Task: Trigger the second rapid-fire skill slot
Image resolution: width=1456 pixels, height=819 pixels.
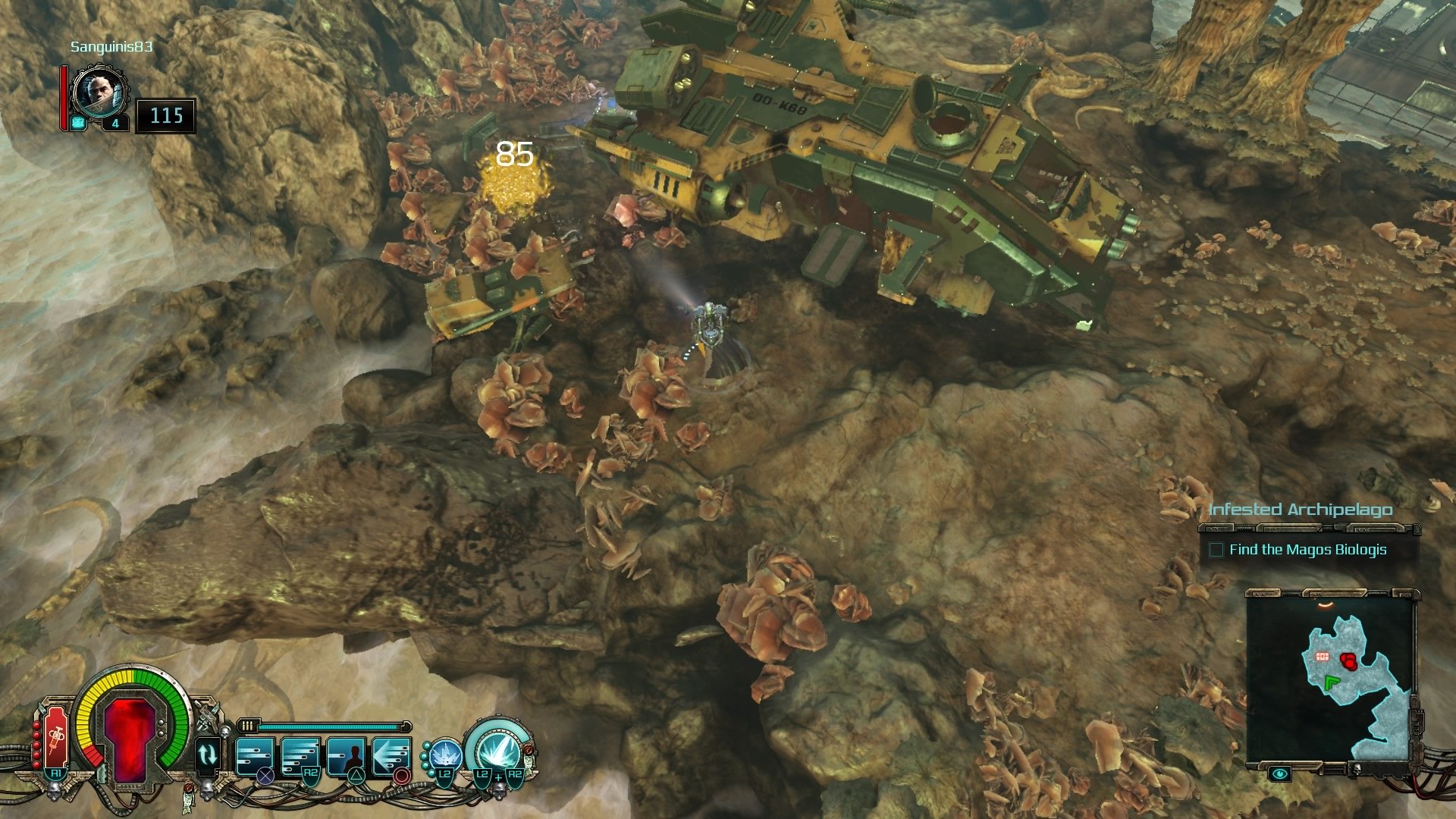Action: tap(300, 756)
